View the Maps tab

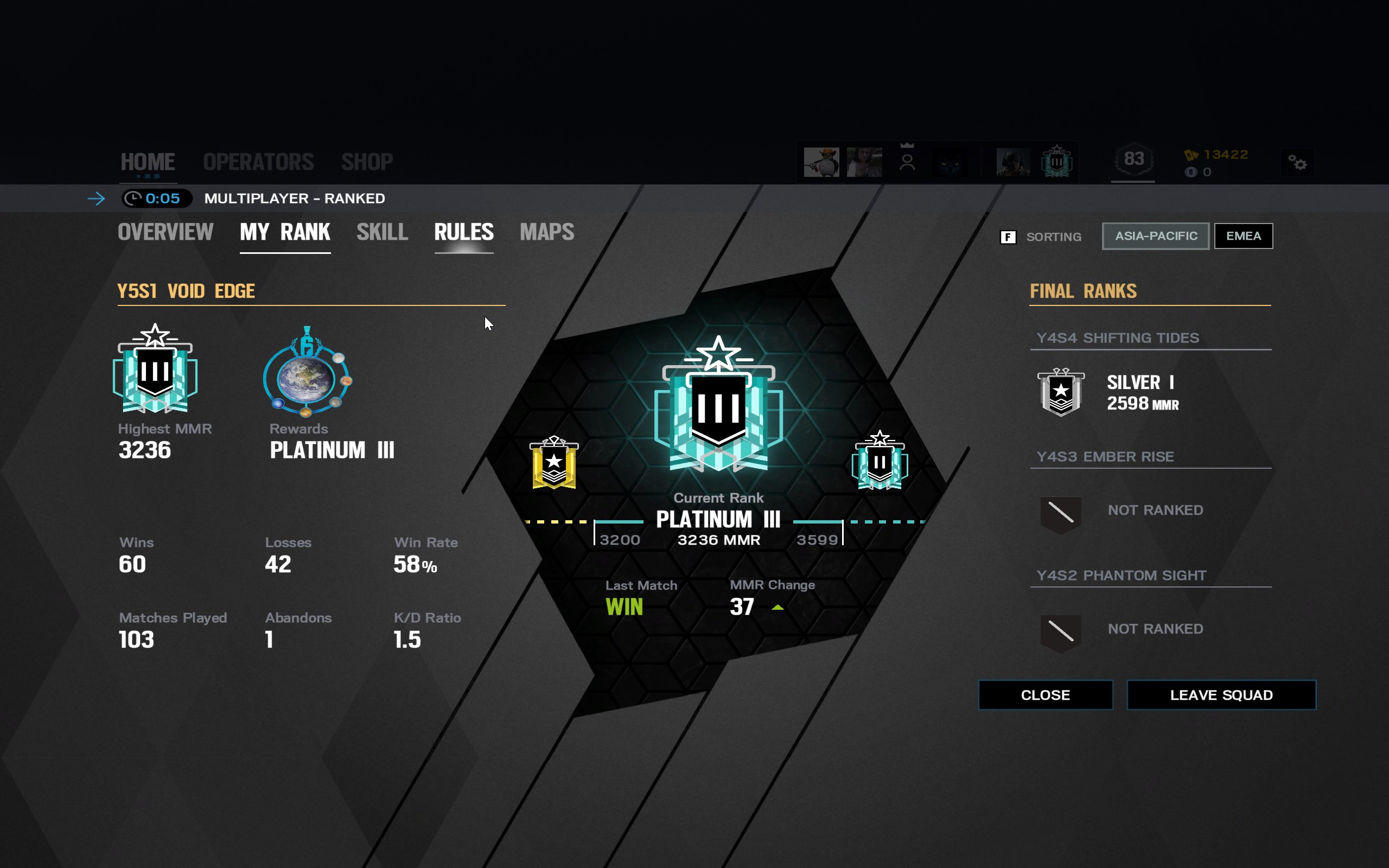(x=546, y=233)
